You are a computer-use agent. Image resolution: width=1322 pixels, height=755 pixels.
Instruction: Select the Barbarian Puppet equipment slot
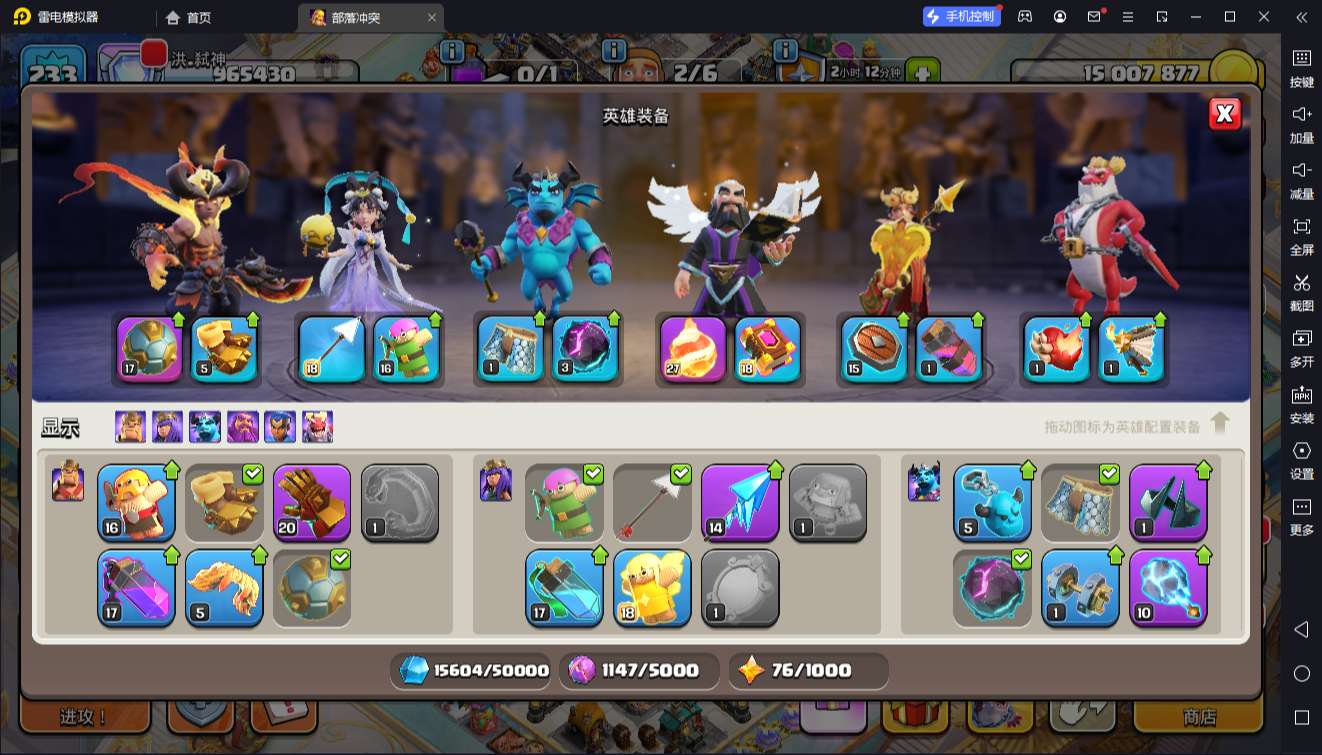pos(136,501)
